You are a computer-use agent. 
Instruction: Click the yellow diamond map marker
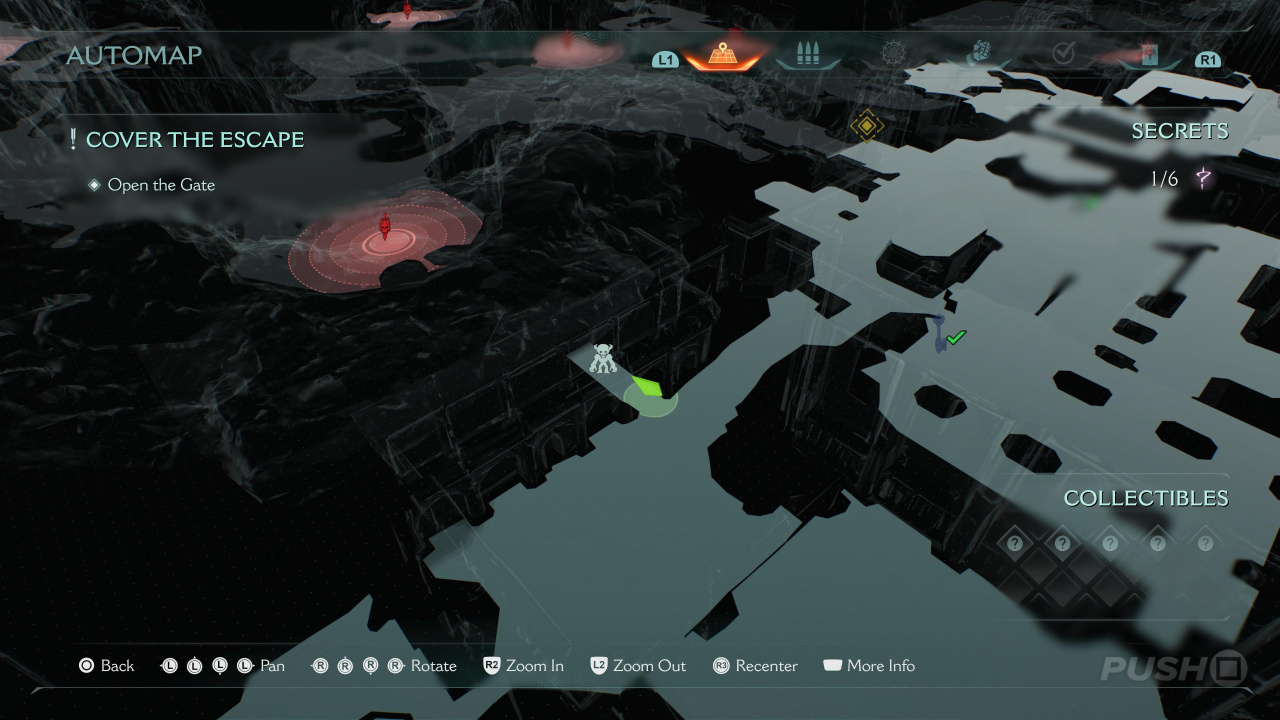point(866,126)
